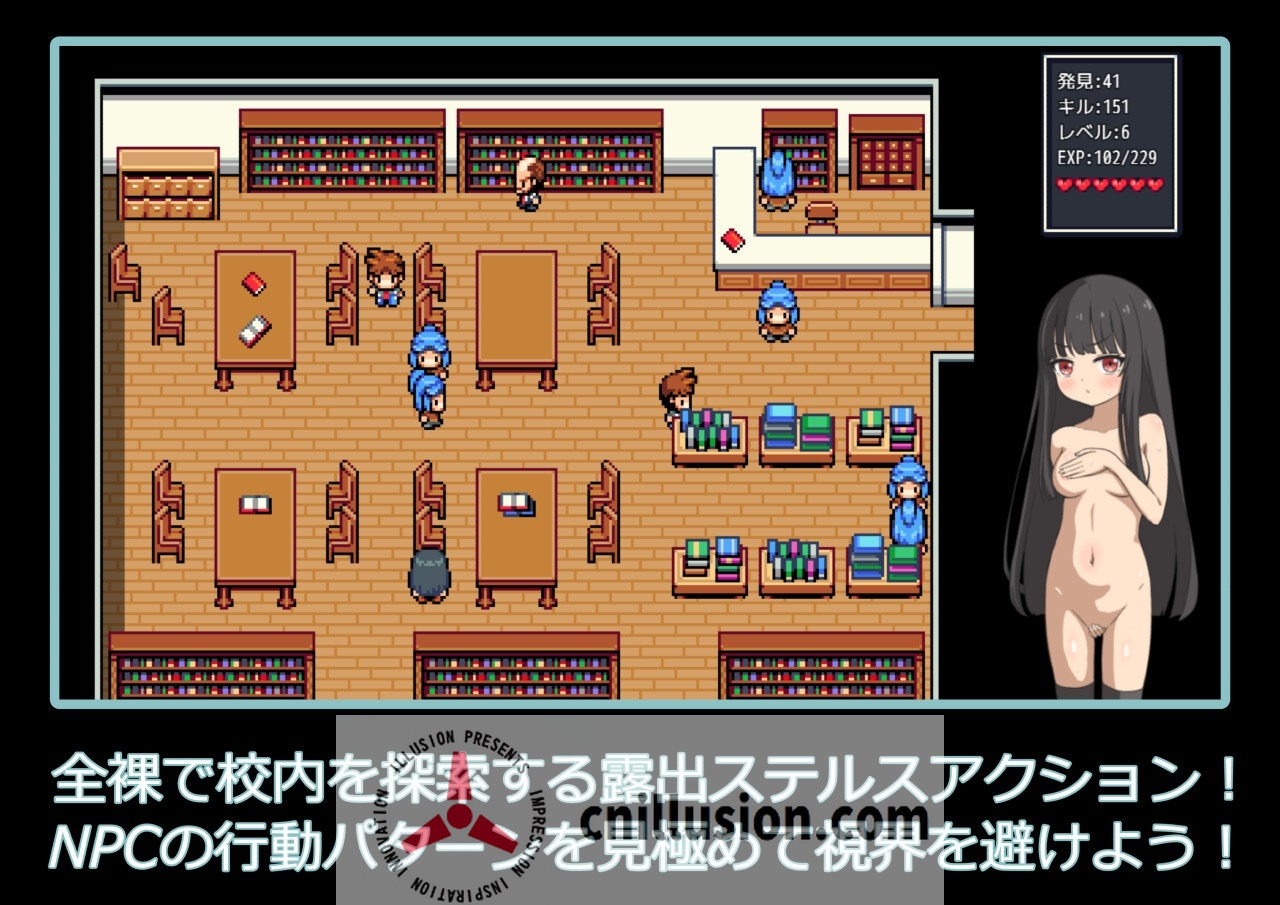Click the heart icons in the stats panel
Image resolution: width=1280 pixels, height=905 pixels.
[1110, 184]
